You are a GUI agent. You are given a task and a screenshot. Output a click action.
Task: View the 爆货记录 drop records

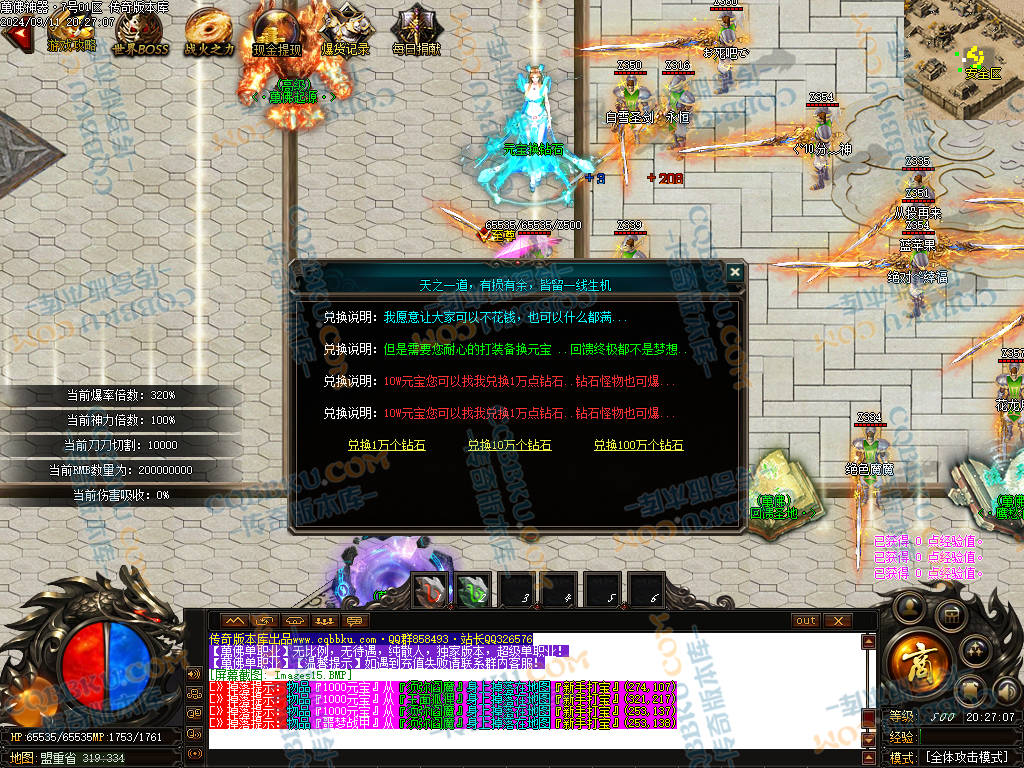[x=346, y=30]
